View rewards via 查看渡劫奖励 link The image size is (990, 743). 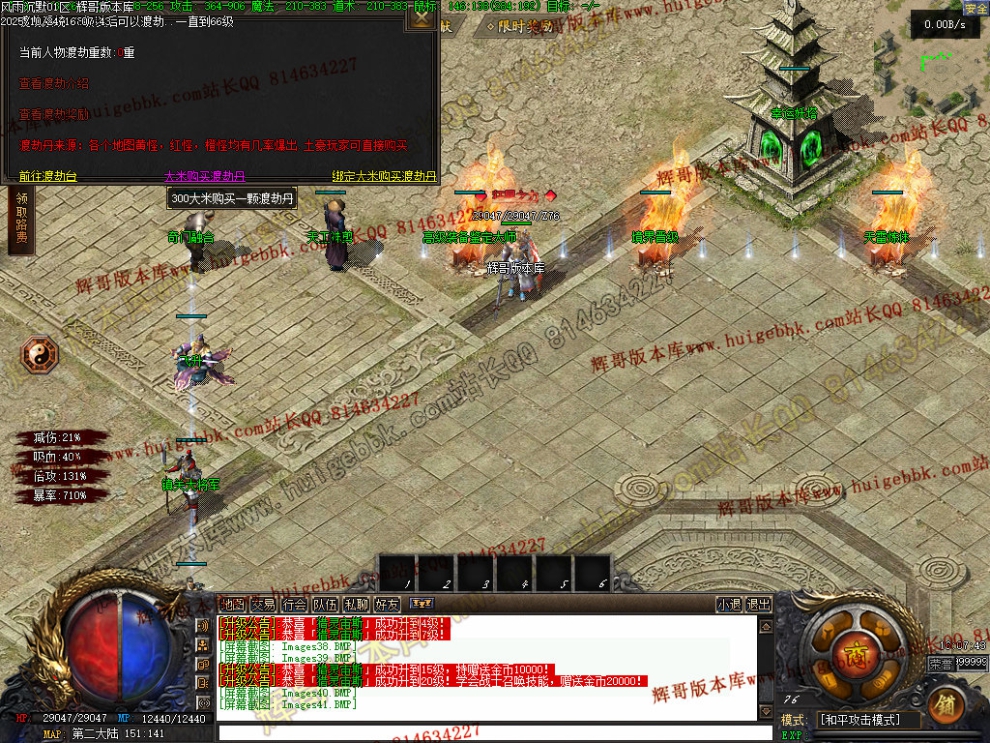tap(54, 114)
